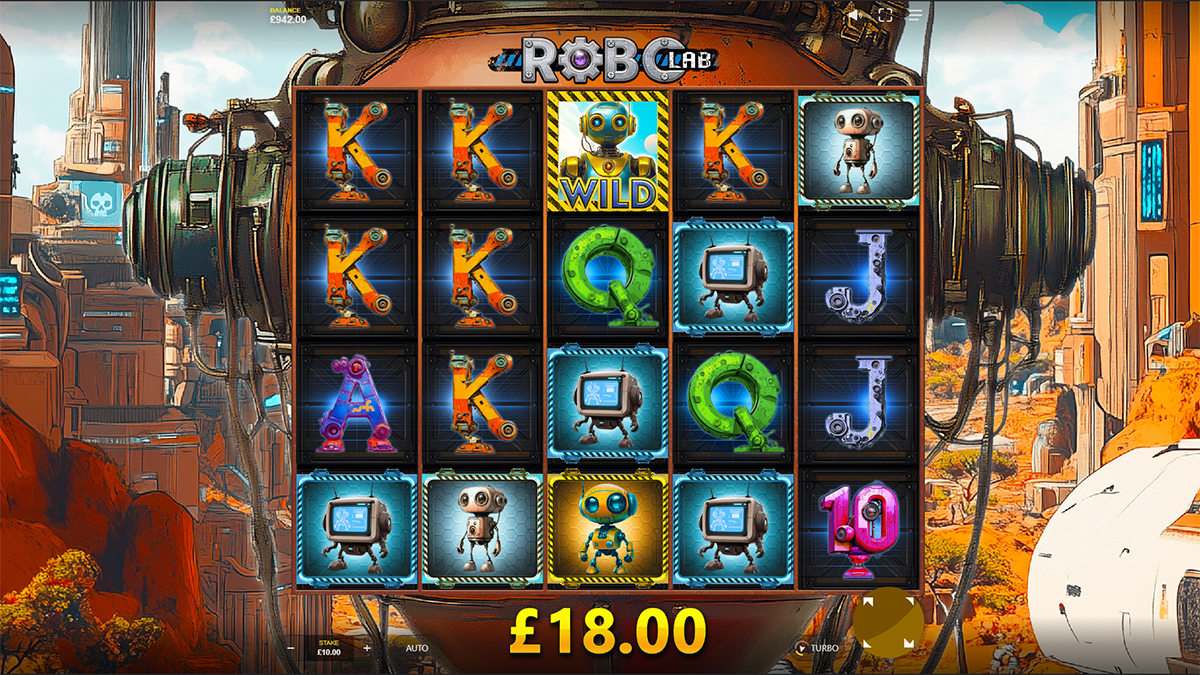Open the £10.00 stake selector
1200x675 pixels.
329,648
